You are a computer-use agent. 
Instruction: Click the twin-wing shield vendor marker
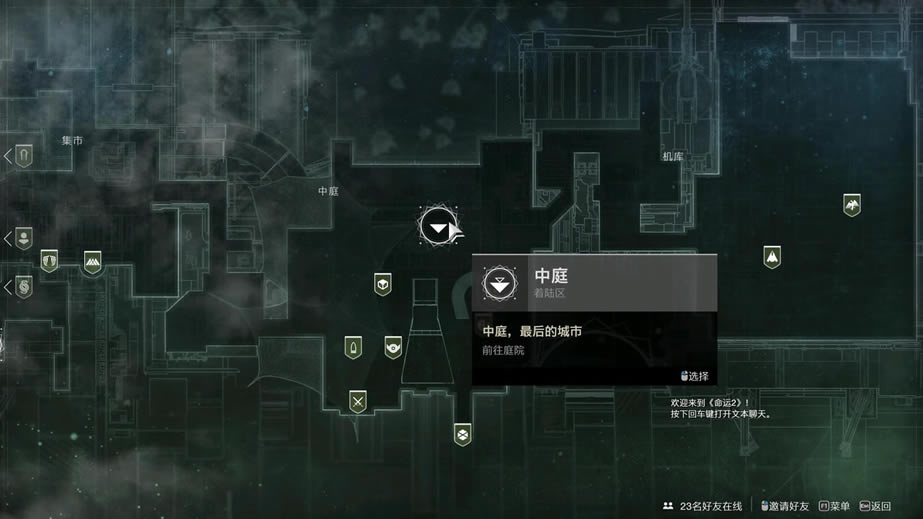click(x=49, y=260)
